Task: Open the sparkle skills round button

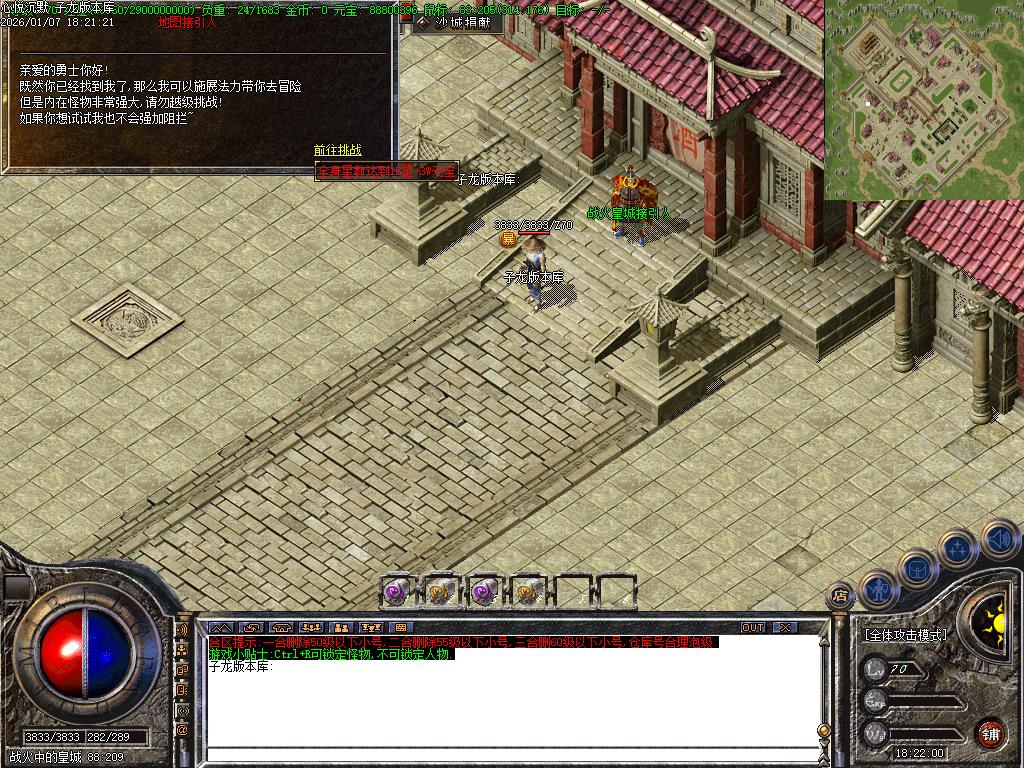Action: pyautogui.click(x=957, y=548)
